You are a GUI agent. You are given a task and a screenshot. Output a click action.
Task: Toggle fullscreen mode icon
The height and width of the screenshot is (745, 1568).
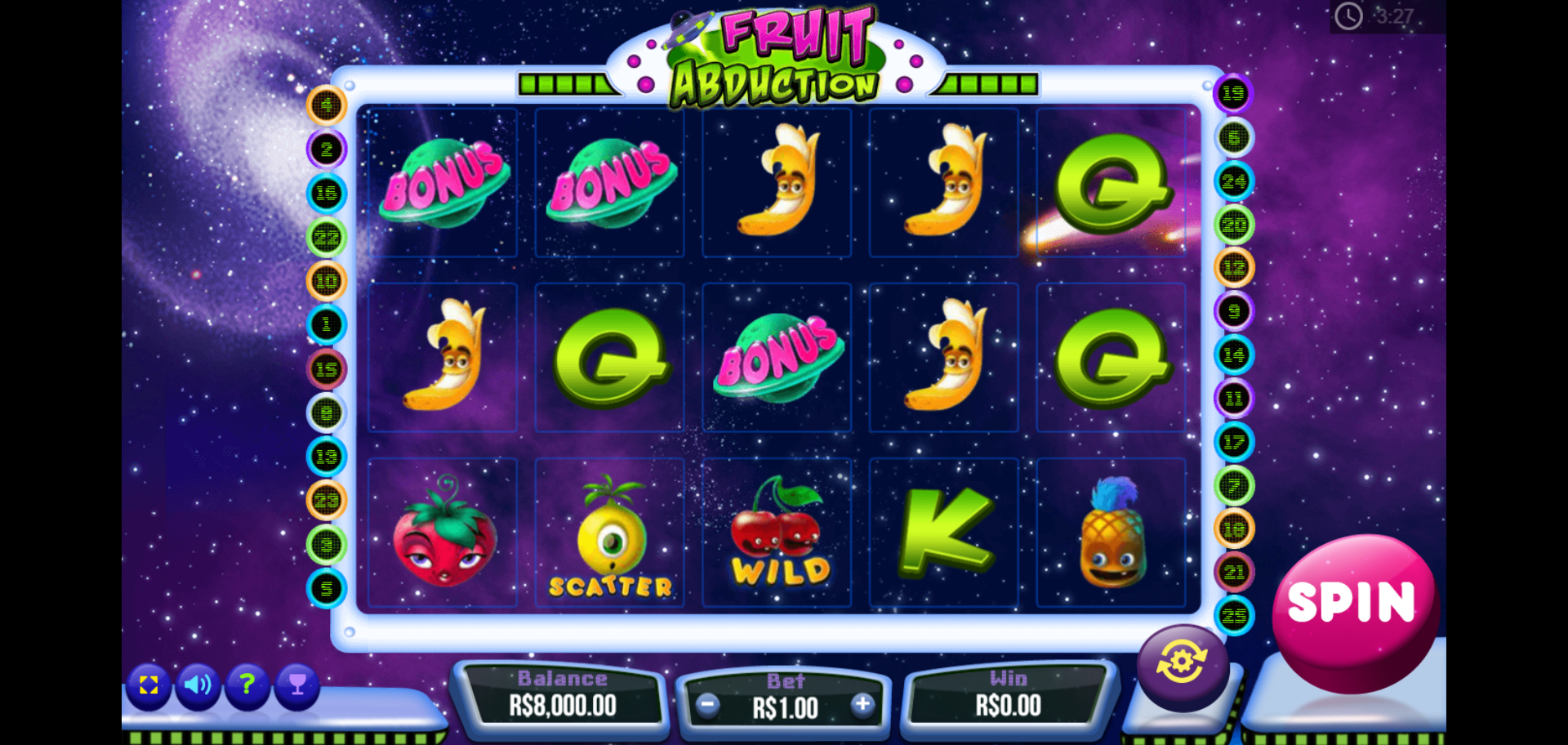pos(149,685)
